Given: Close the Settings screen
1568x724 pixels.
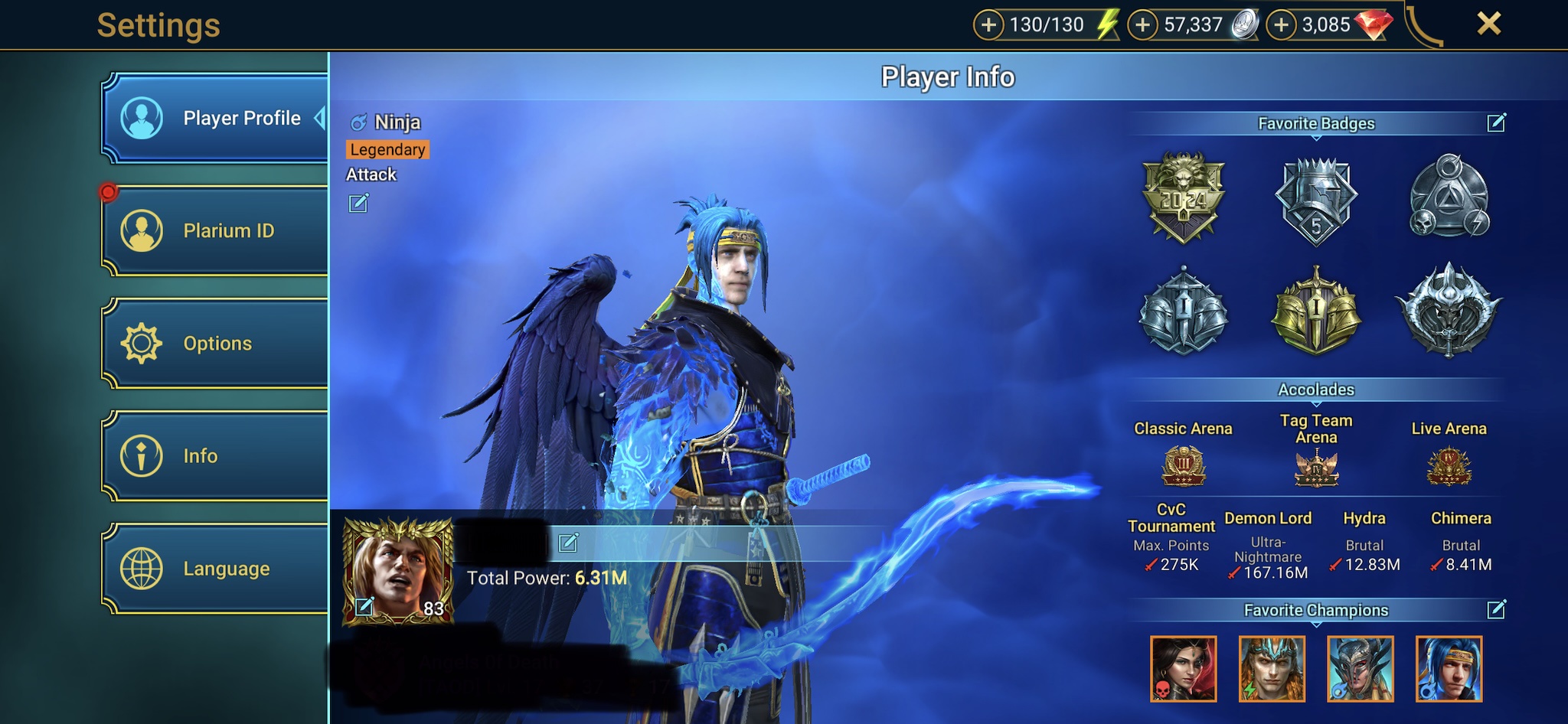Looking at the screenshot, I should pyautogui.click(x=1488, y=24).
